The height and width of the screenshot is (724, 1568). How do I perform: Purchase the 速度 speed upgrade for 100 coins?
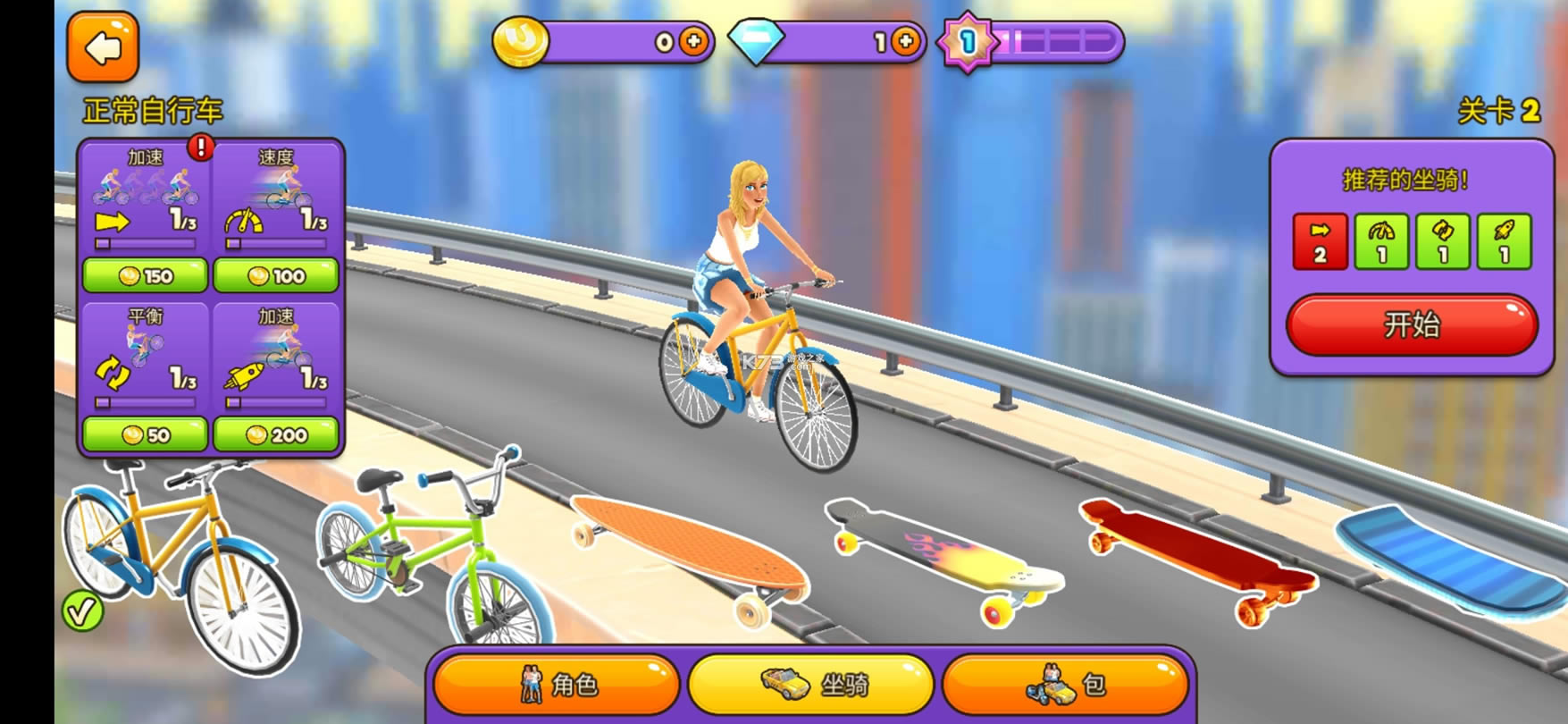pos(275,275)
